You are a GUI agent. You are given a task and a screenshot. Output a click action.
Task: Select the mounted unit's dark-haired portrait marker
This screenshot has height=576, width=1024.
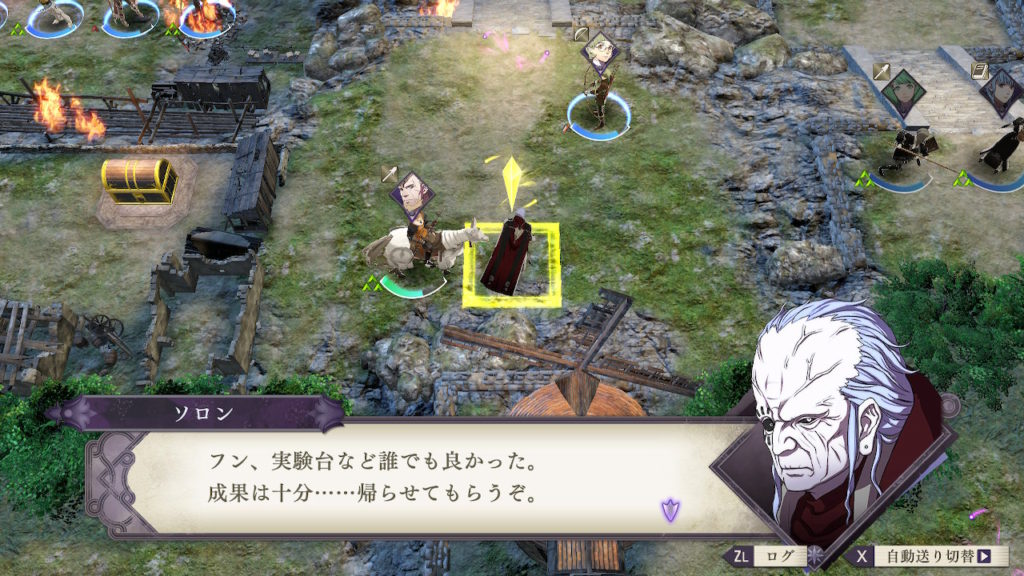pyautogui.click(x=412, y=193)
